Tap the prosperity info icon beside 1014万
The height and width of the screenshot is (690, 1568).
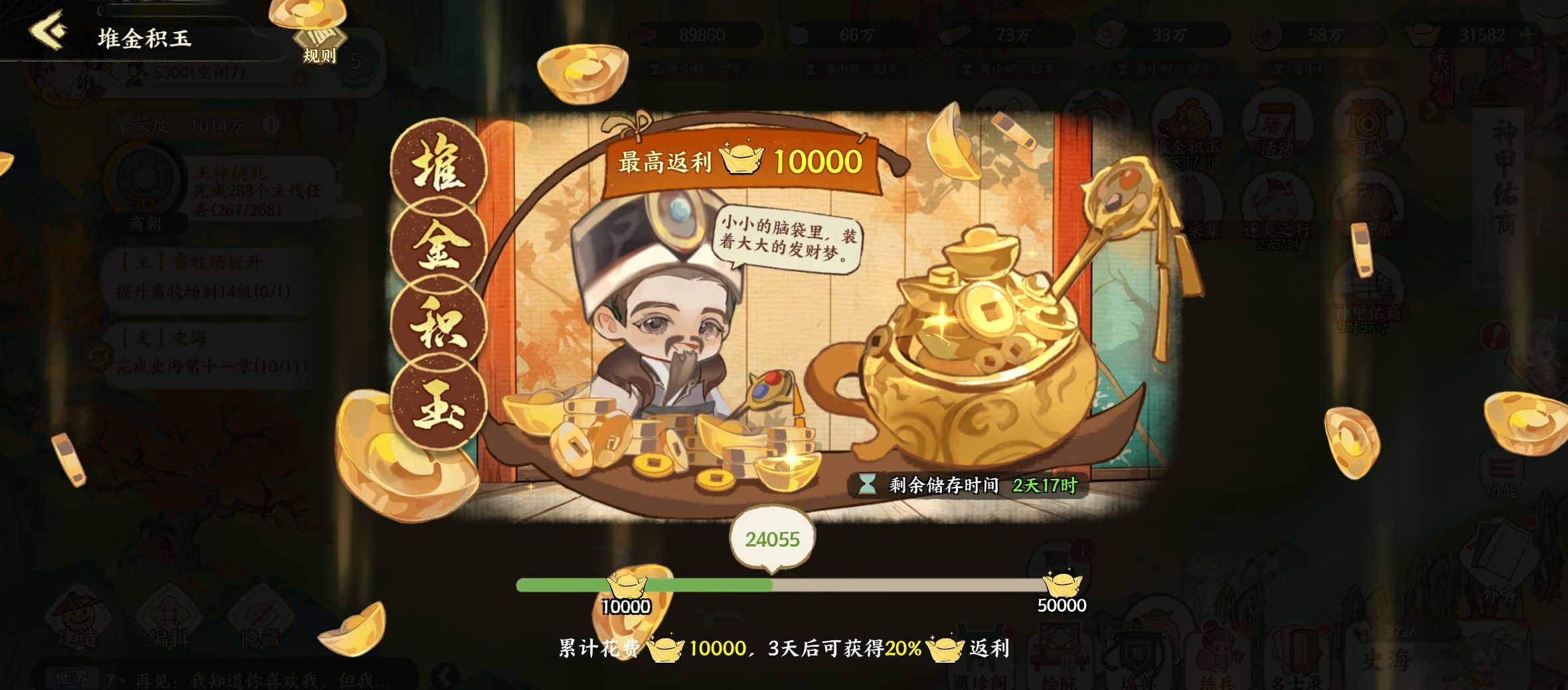271,125
